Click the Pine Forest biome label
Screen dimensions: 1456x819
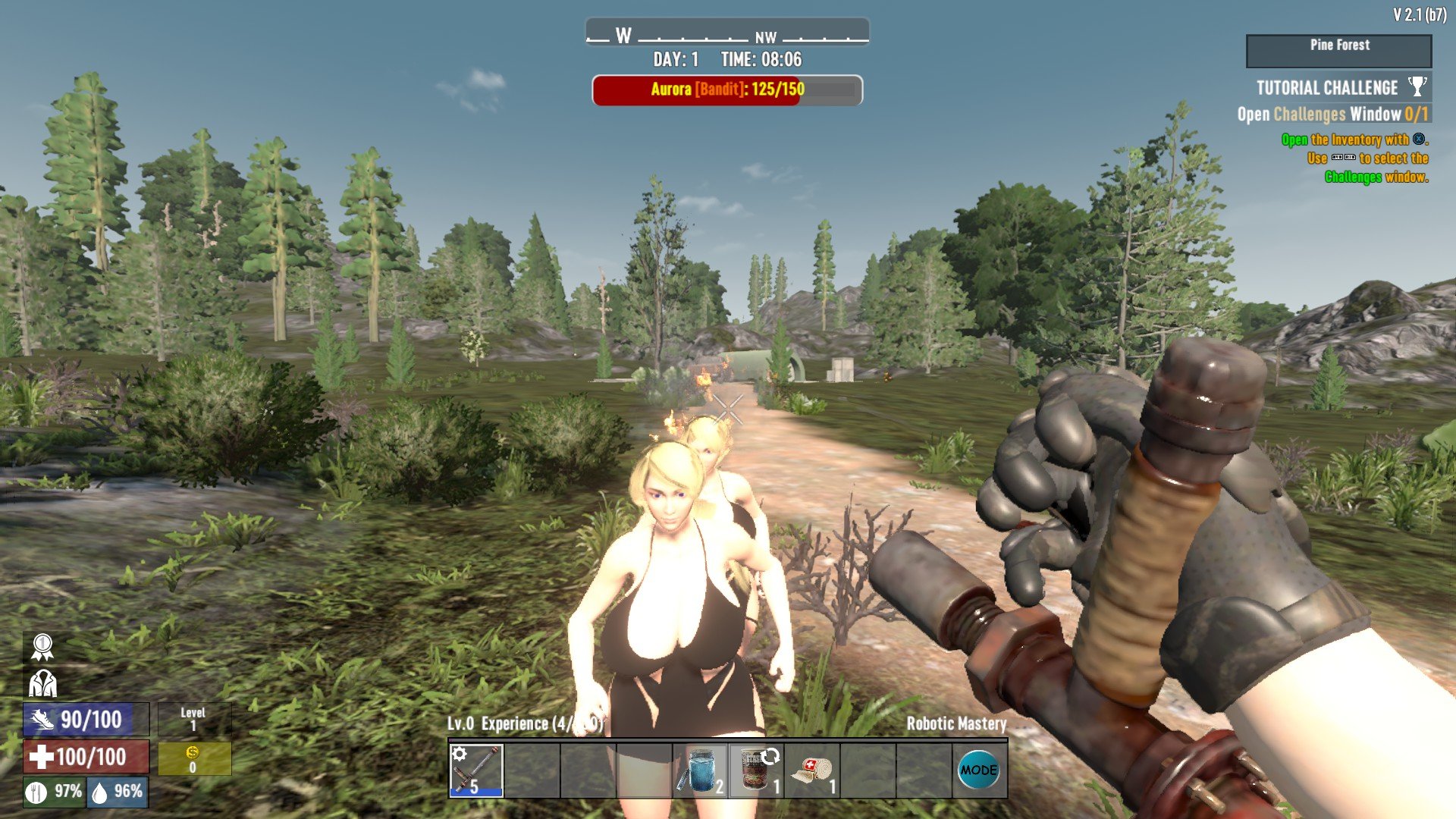pyautogui.click(x=1339, y=45)
